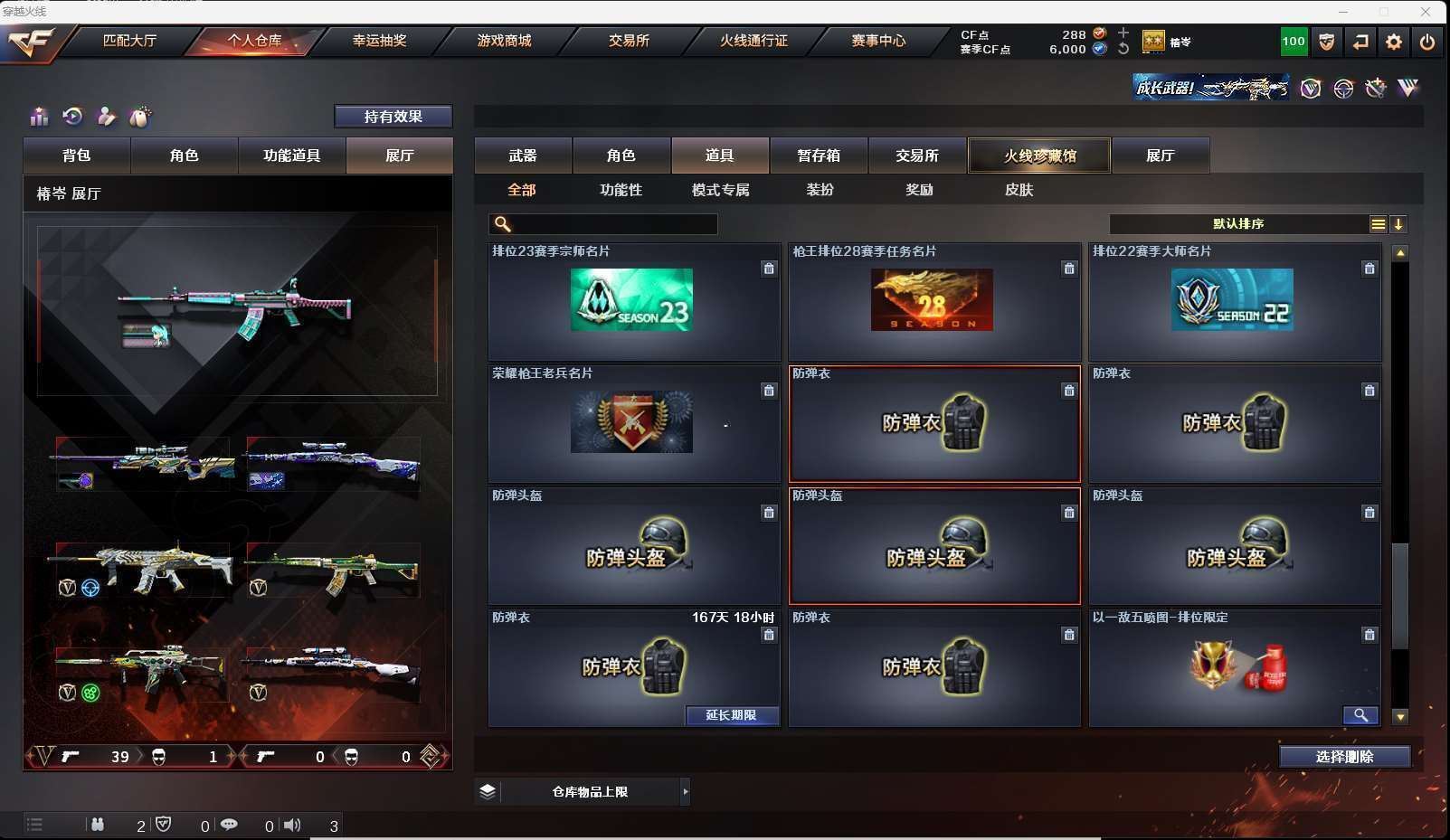
Task: Open the 匹配大厅 lobby menu
Action: pyautogui.click(x=129, y=41)
